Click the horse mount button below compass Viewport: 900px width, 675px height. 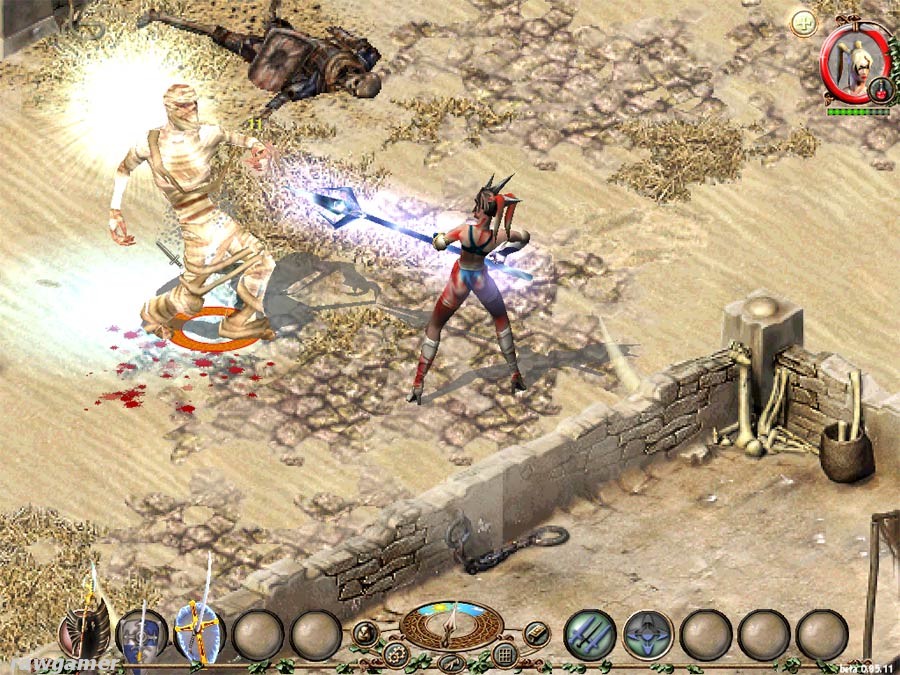pos(450,661)
